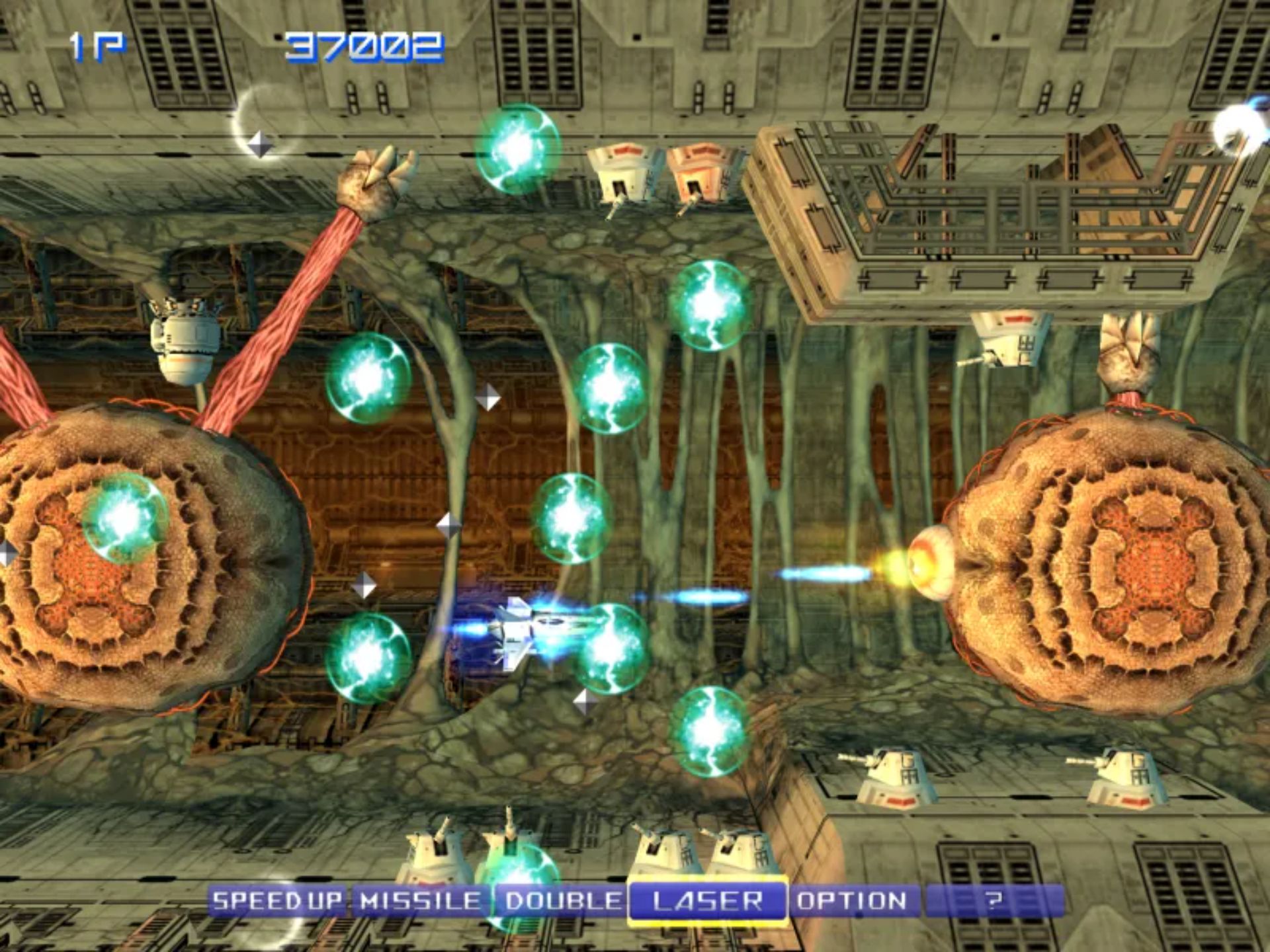Image resolution: width=1270 pixels, height=952 pixels.
Task: Pick the DOUBLE power-up slot
Action: 564,900
